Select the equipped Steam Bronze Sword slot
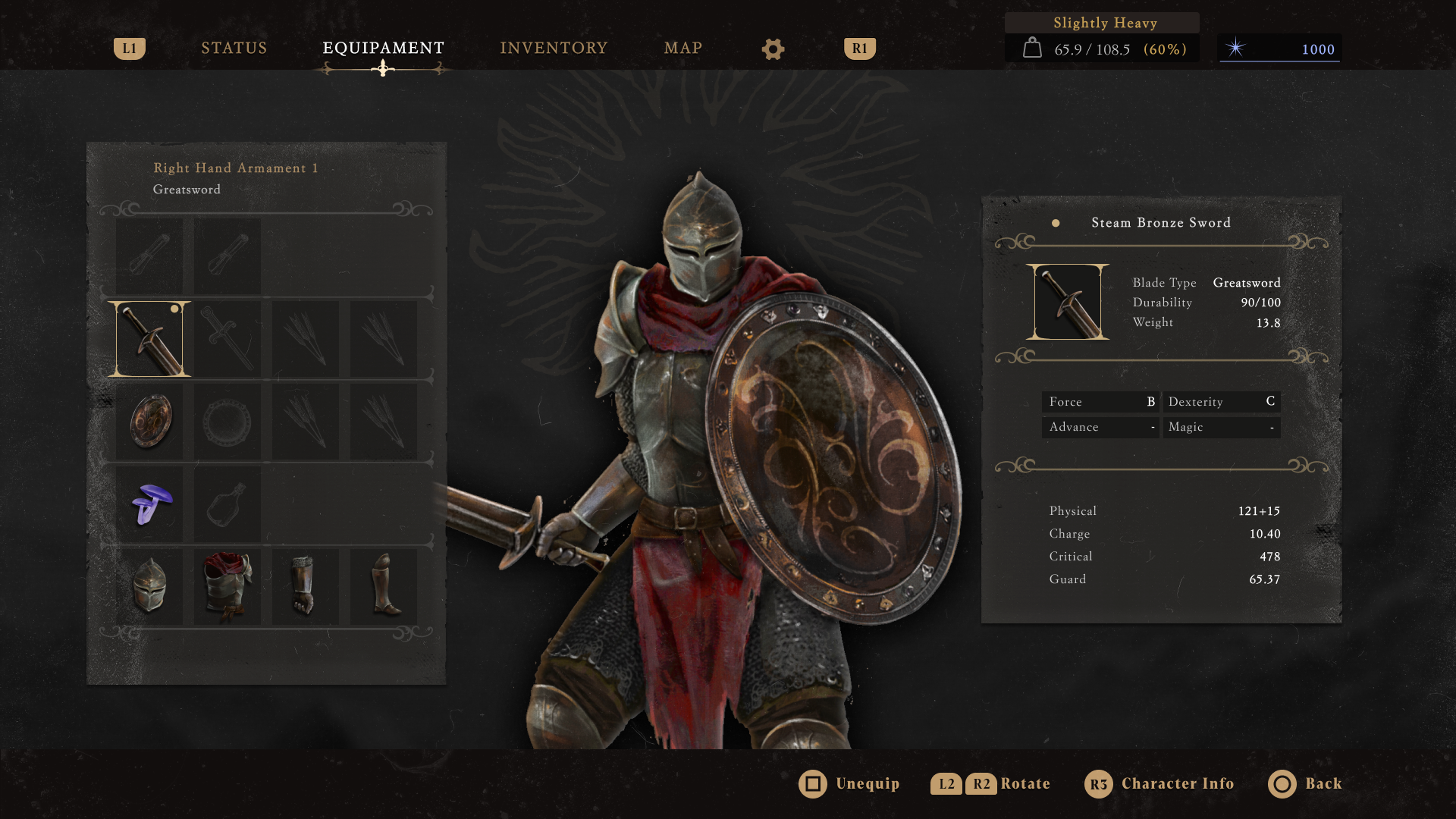 [149, 339]
